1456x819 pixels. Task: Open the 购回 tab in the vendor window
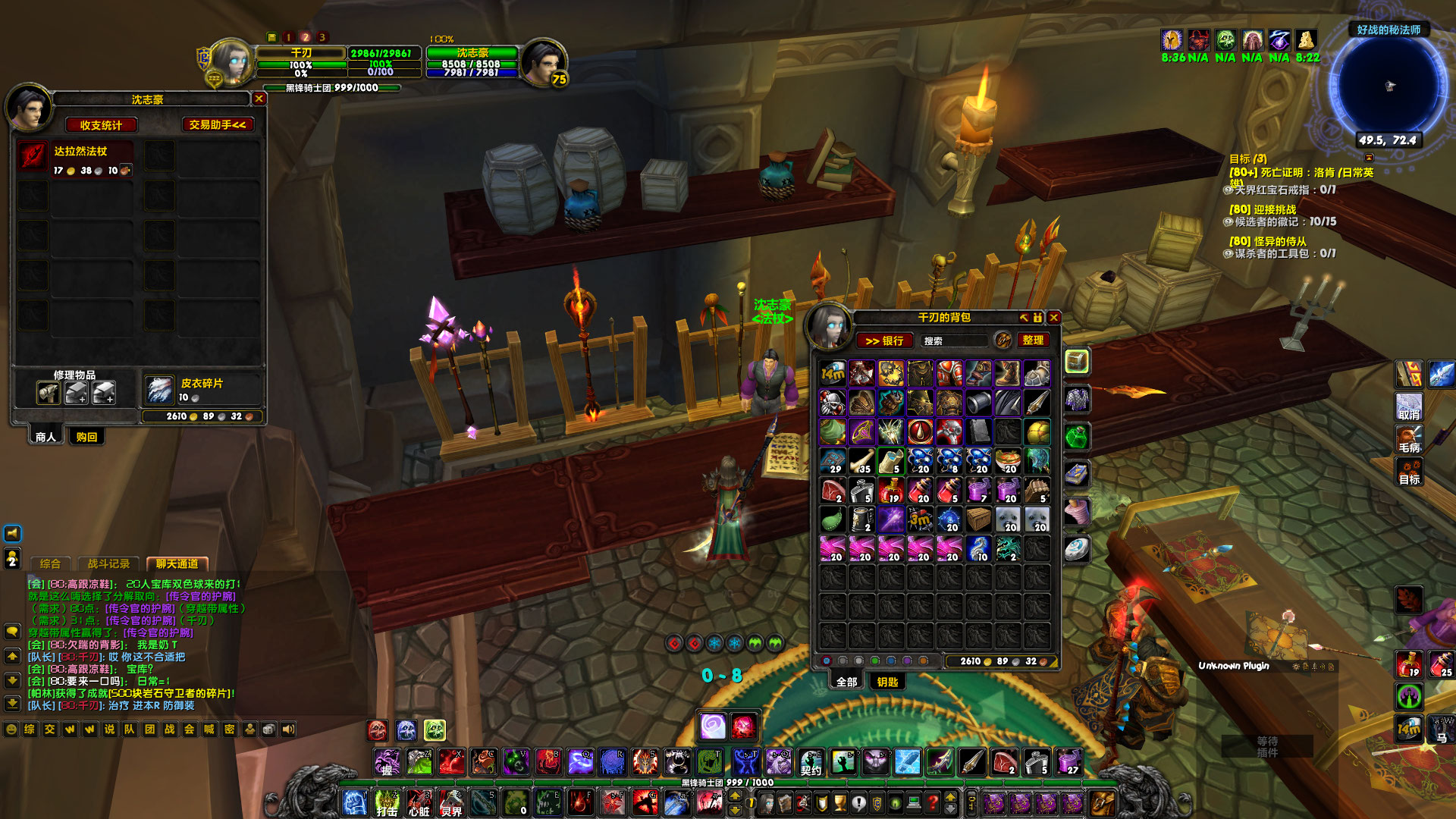pos(86,437)
